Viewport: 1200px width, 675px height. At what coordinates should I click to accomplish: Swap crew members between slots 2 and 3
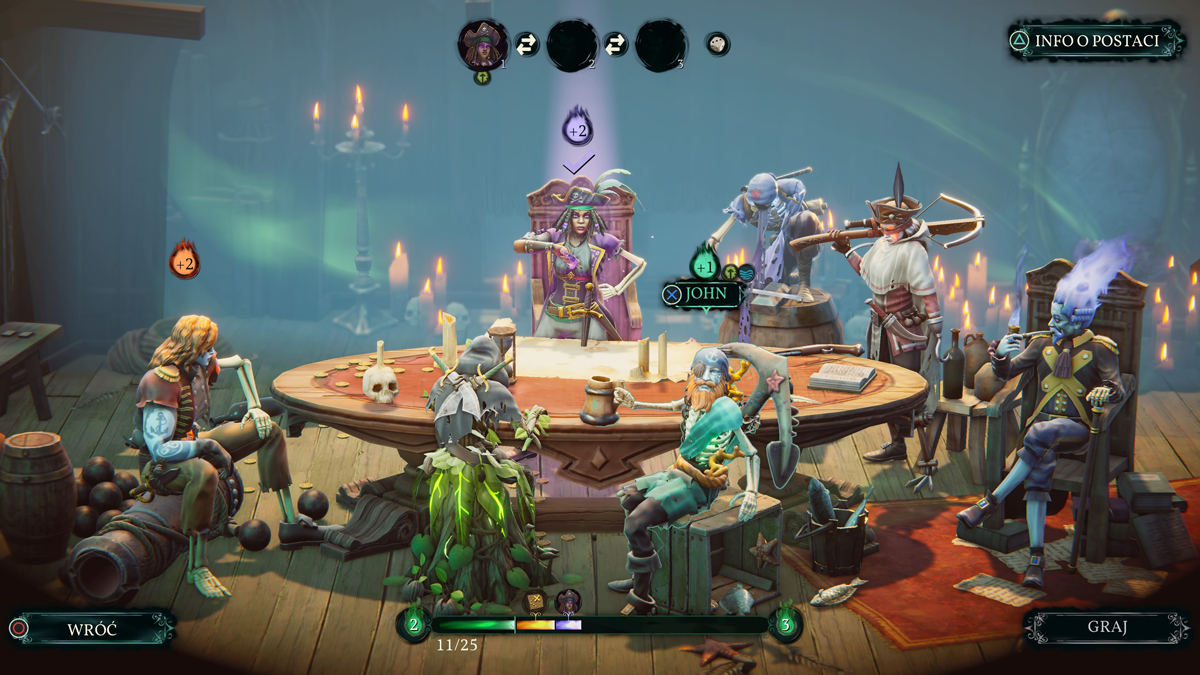[x=616, y=45]
